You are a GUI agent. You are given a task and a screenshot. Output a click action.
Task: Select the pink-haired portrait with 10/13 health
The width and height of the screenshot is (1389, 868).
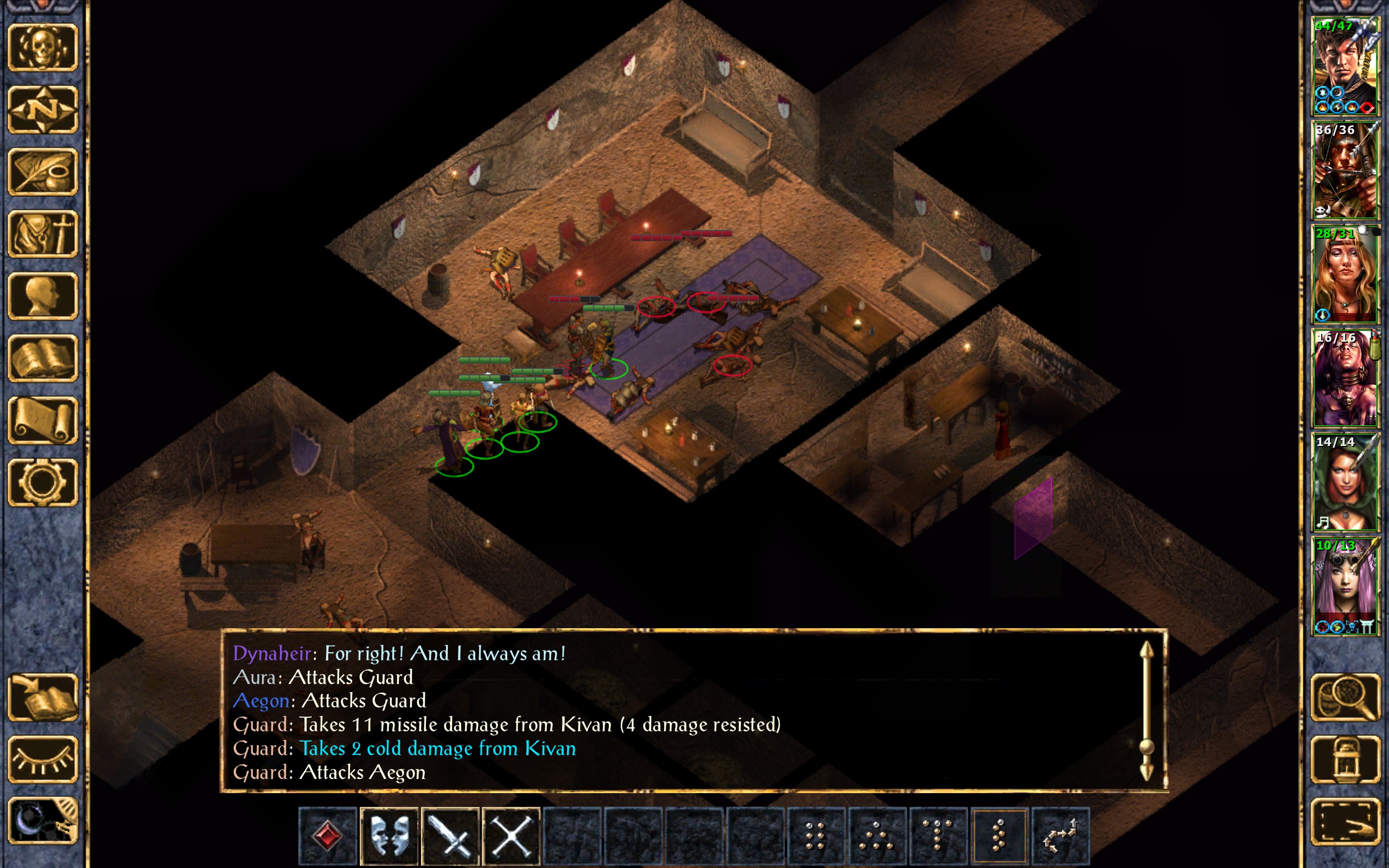pos(1345,586)
